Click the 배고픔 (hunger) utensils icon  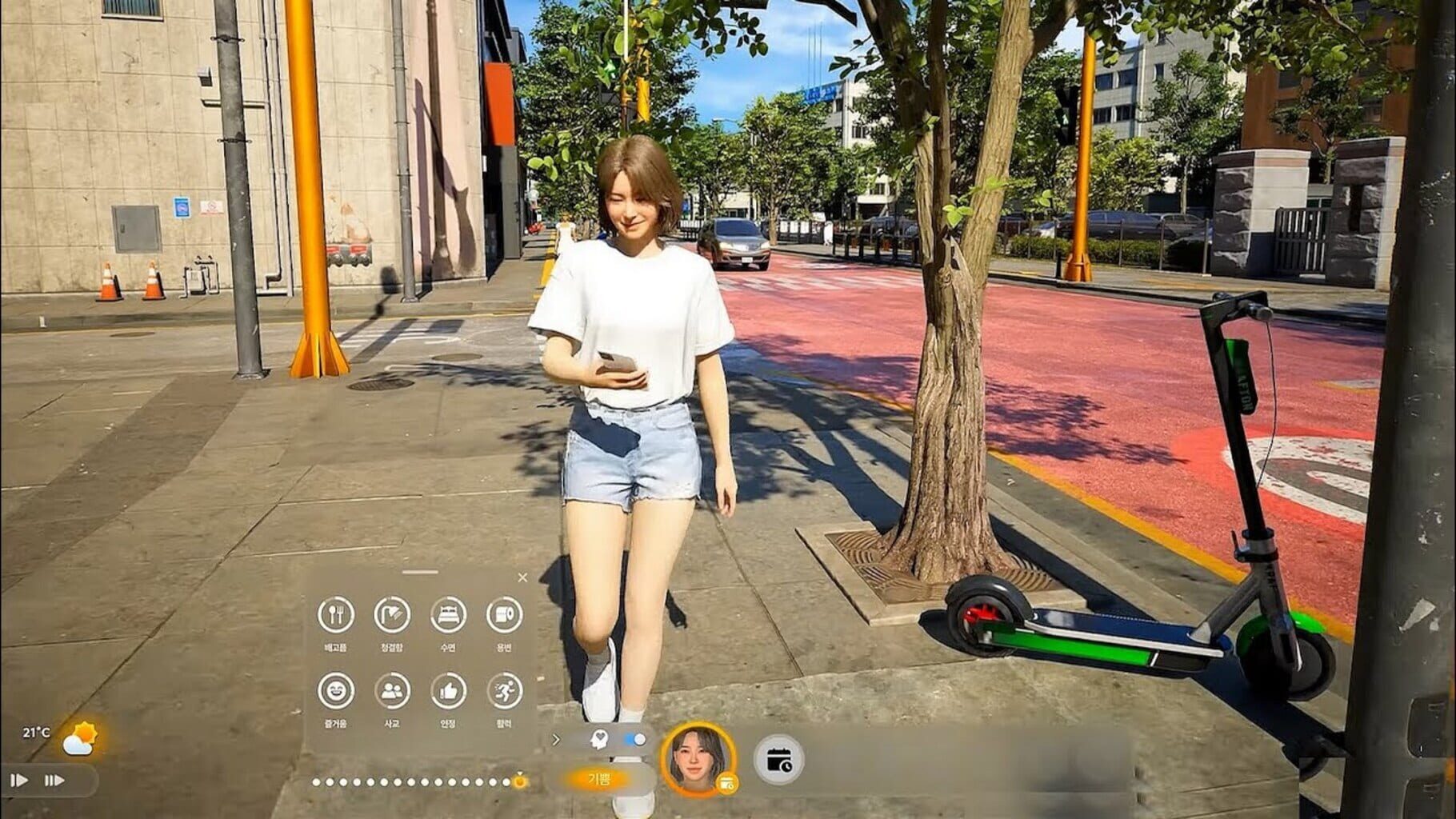click(x=337, y=614)
